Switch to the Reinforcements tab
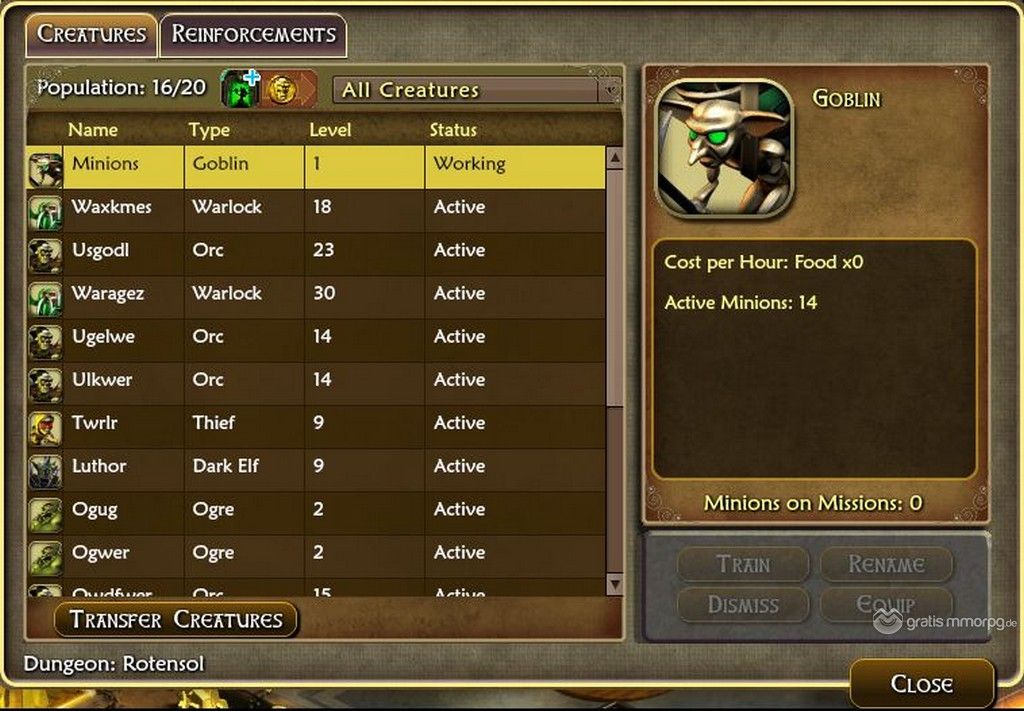 253,34
